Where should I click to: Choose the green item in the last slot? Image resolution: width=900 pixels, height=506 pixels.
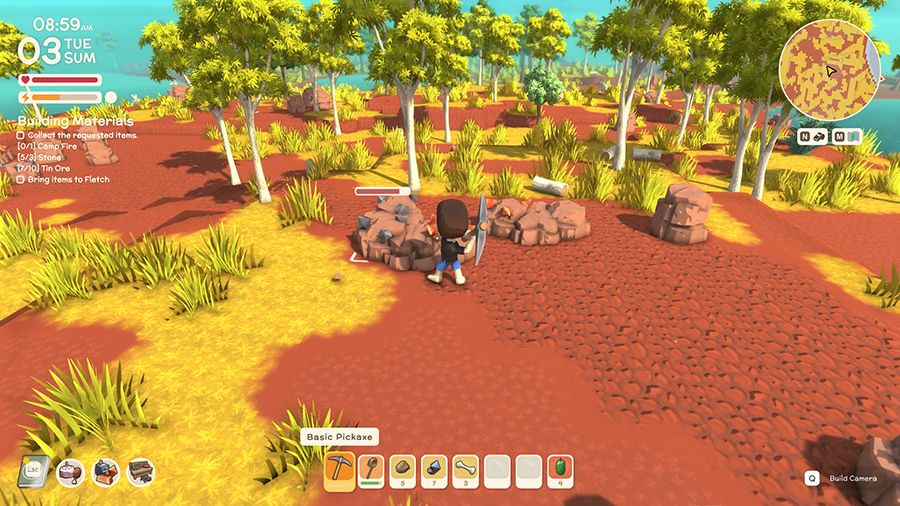click(561, 470)
